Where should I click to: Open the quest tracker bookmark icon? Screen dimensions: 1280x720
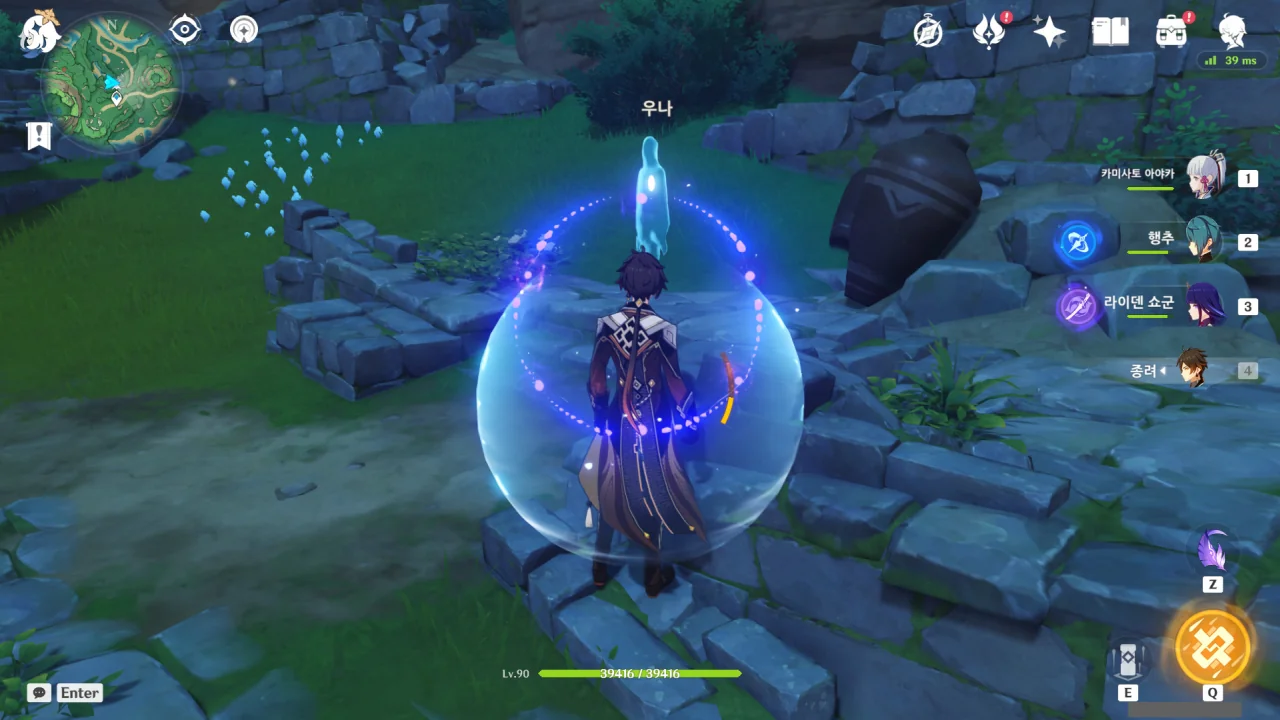click(x=40, y=136)
